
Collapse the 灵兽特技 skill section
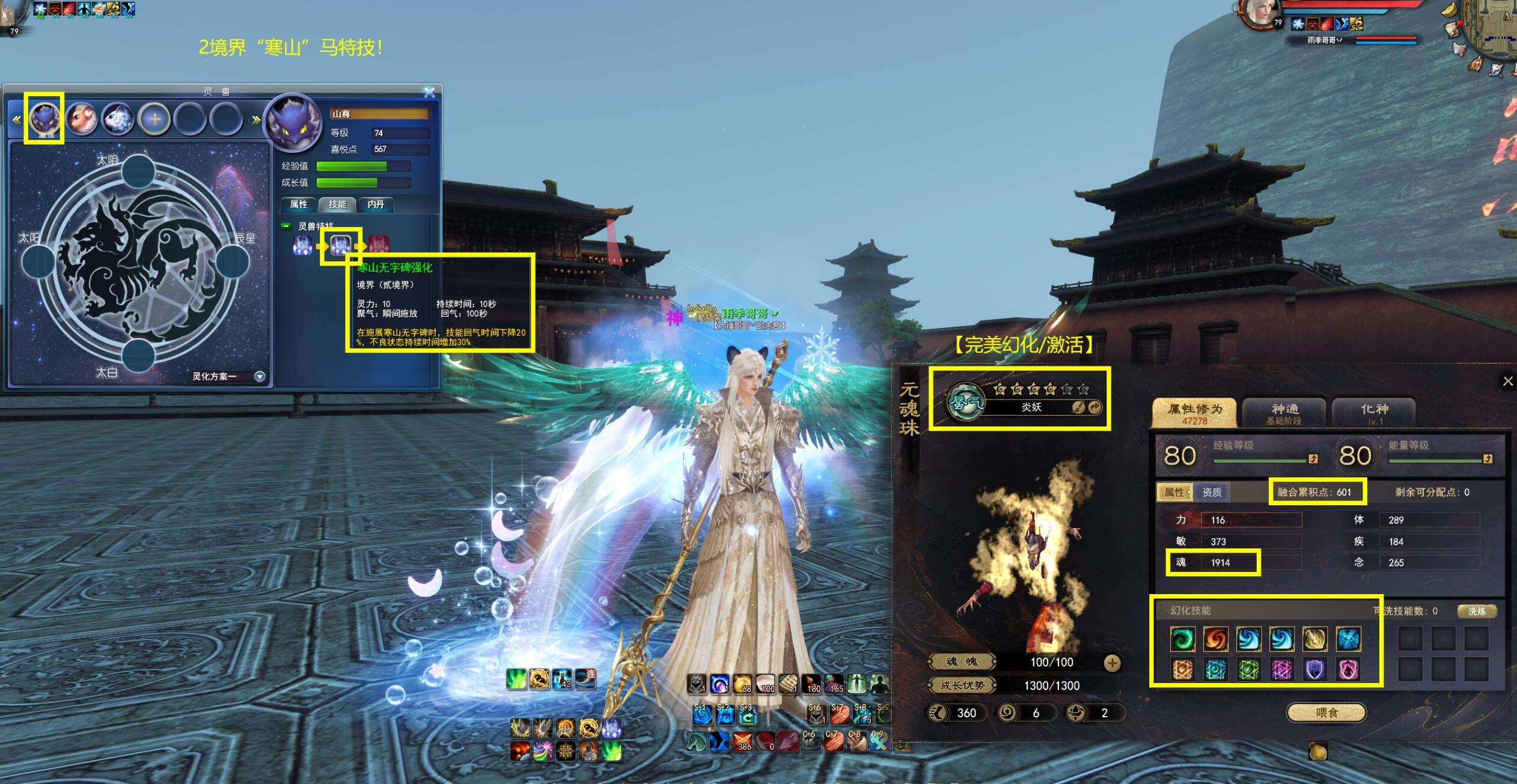(x=287, y=226)
